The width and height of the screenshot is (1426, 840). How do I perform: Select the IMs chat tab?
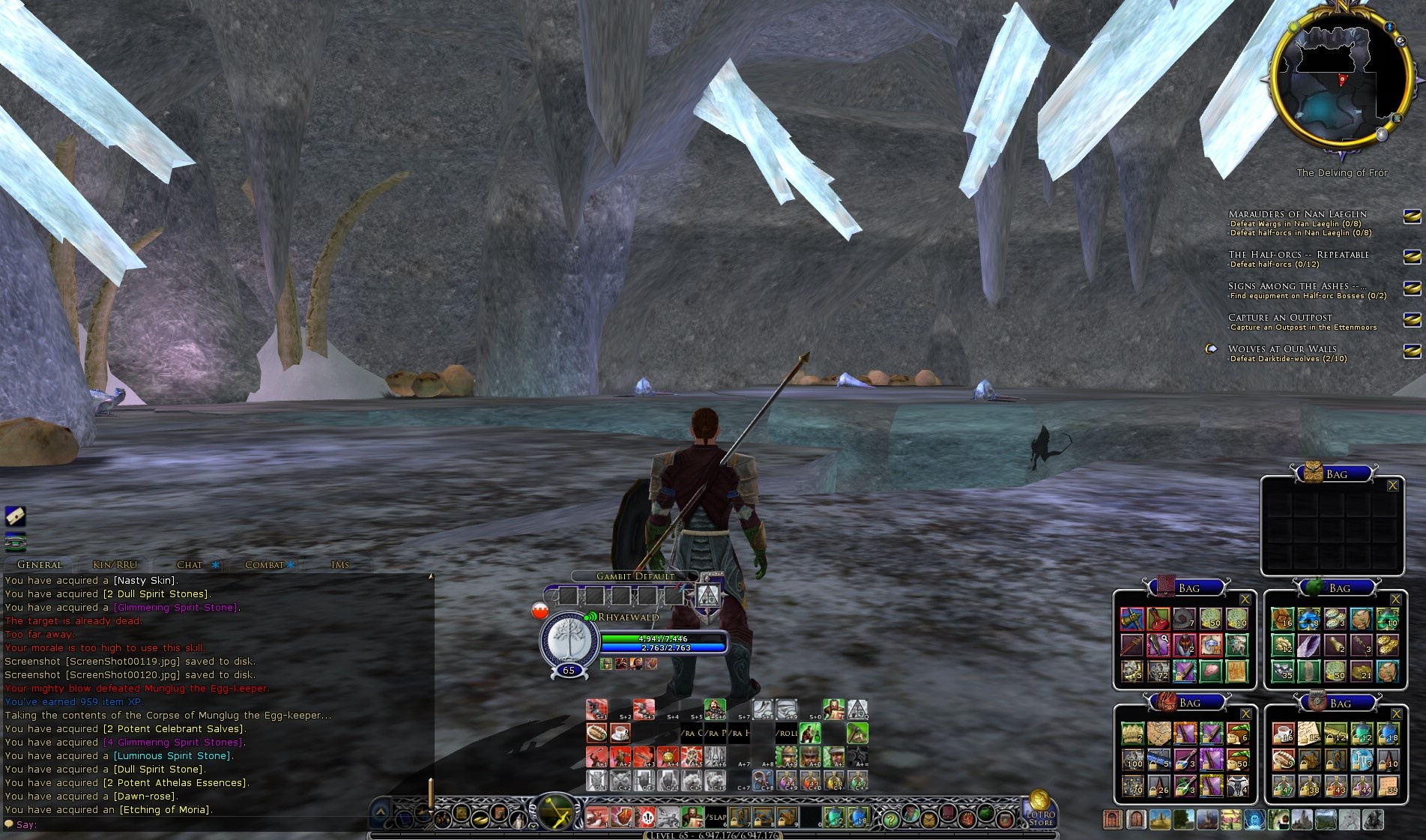coord(340,564)
